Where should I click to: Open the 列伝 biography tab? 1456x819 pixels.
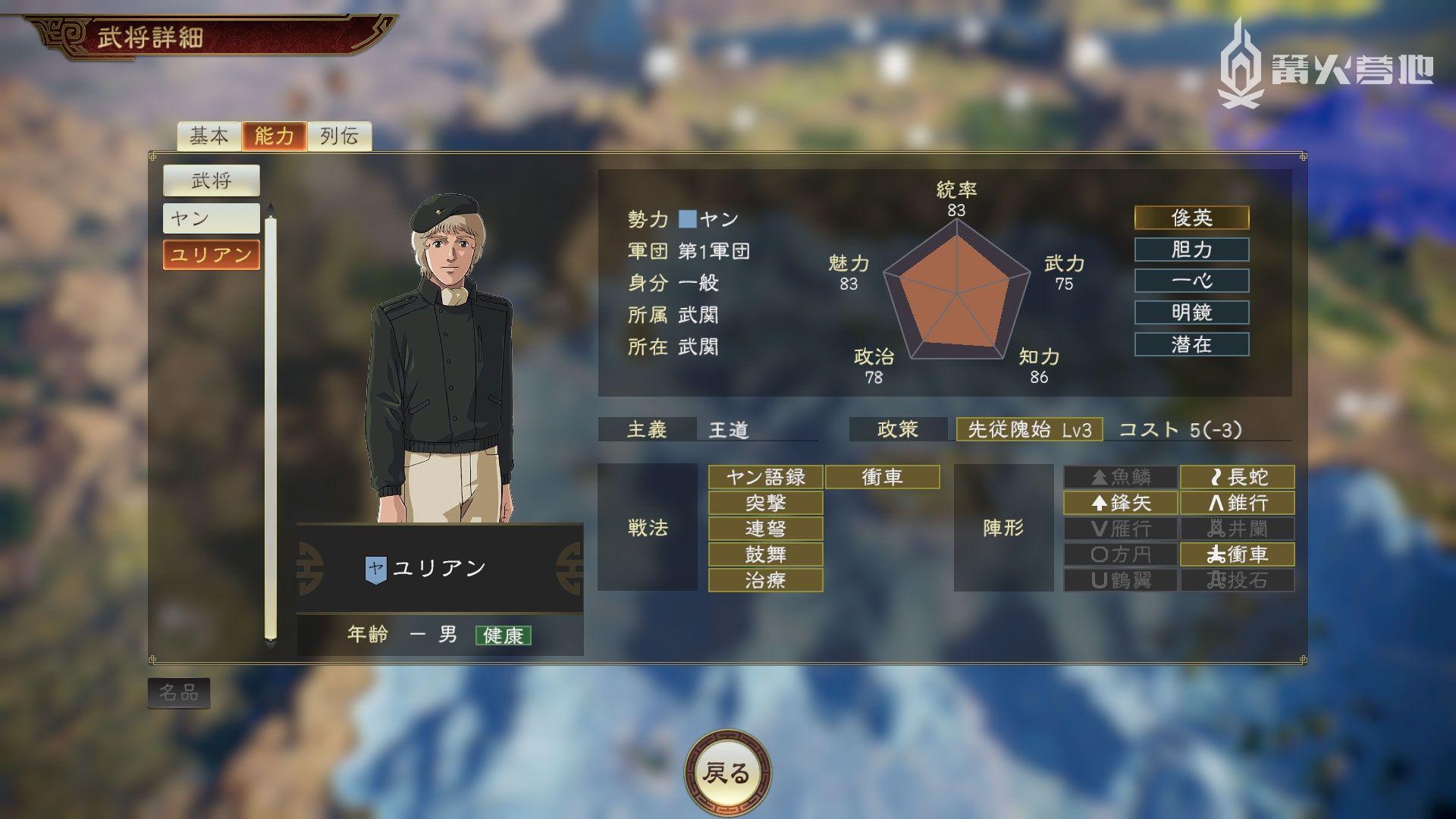coord(339,136)
